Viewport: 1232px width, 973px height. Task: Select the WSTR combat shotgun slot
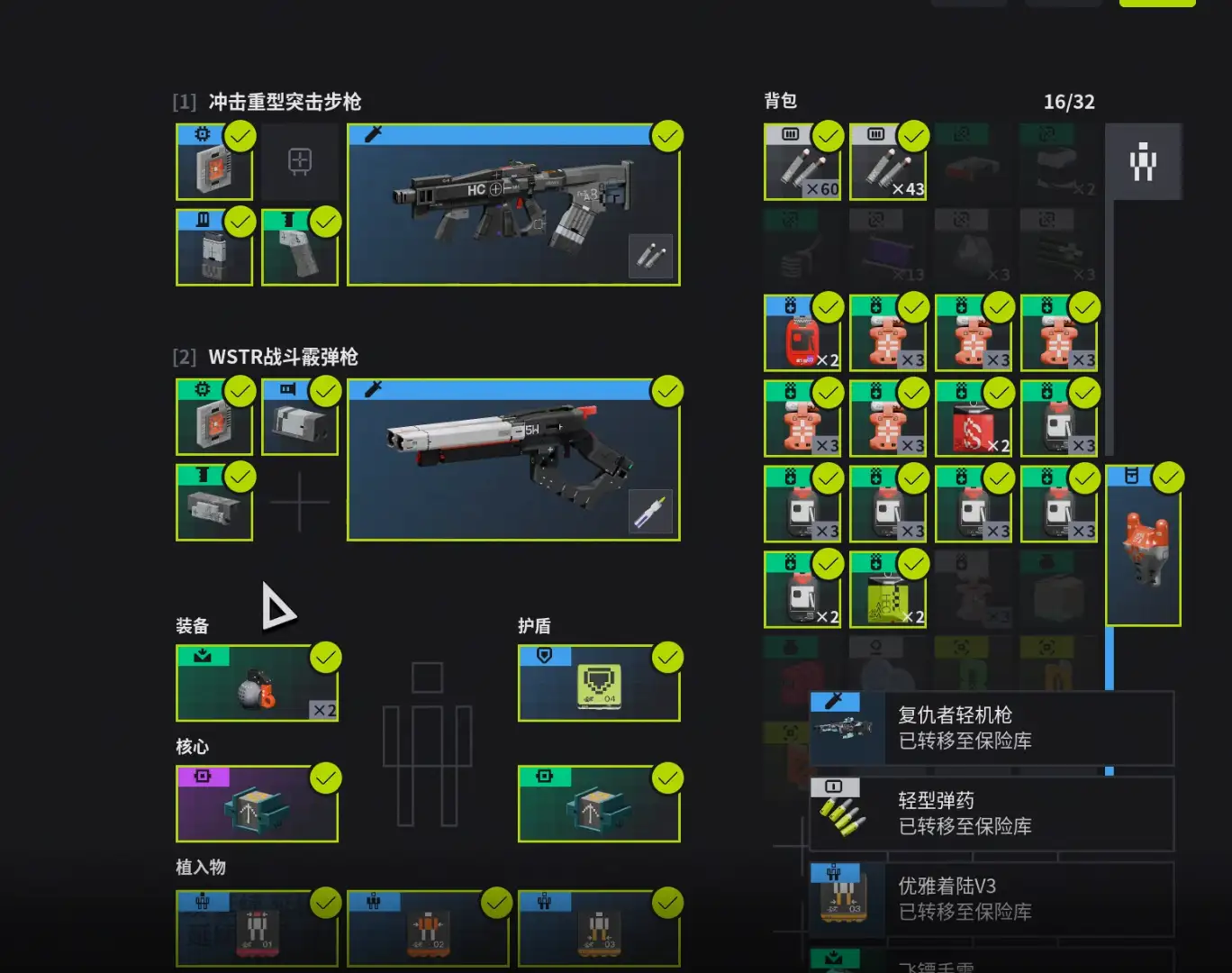tap(513, 460)
